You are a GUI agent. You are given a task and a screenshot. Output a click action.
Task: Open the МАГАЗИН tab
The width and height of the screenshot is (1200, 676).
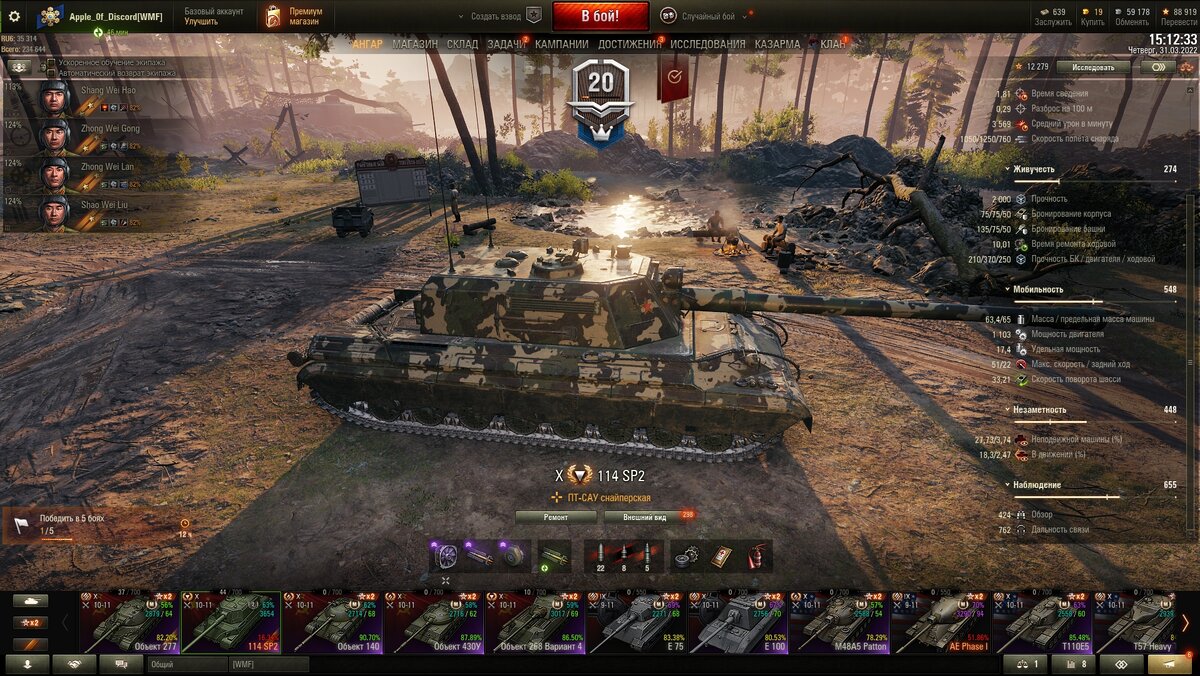click(414, 44)
